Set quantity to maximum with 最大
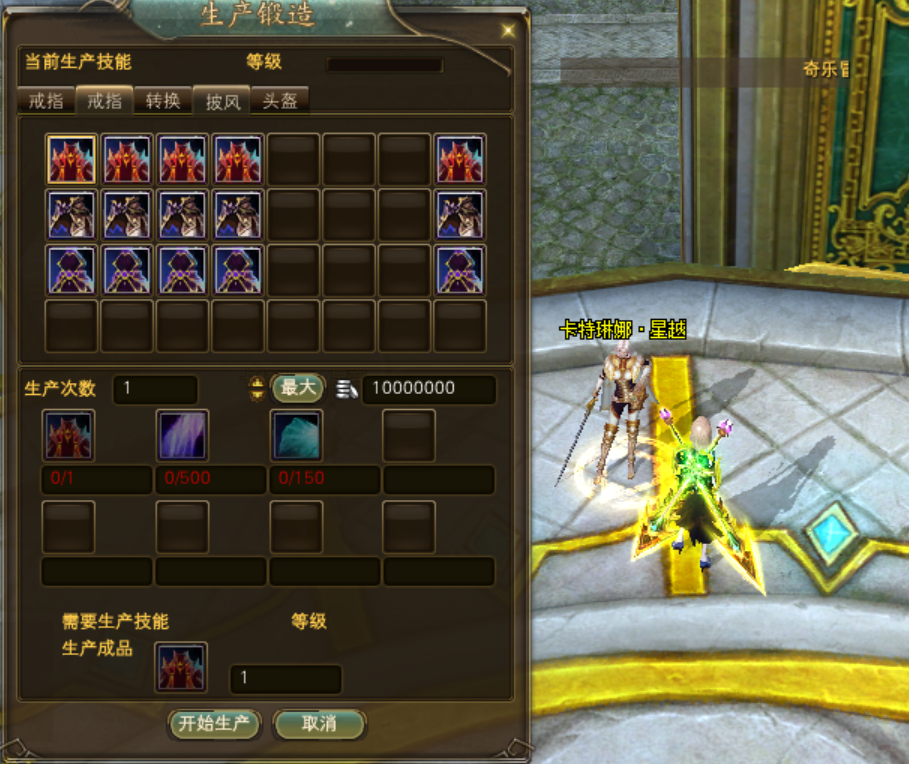This screenshot has height=764, width=909. click(x=297, y=388)
